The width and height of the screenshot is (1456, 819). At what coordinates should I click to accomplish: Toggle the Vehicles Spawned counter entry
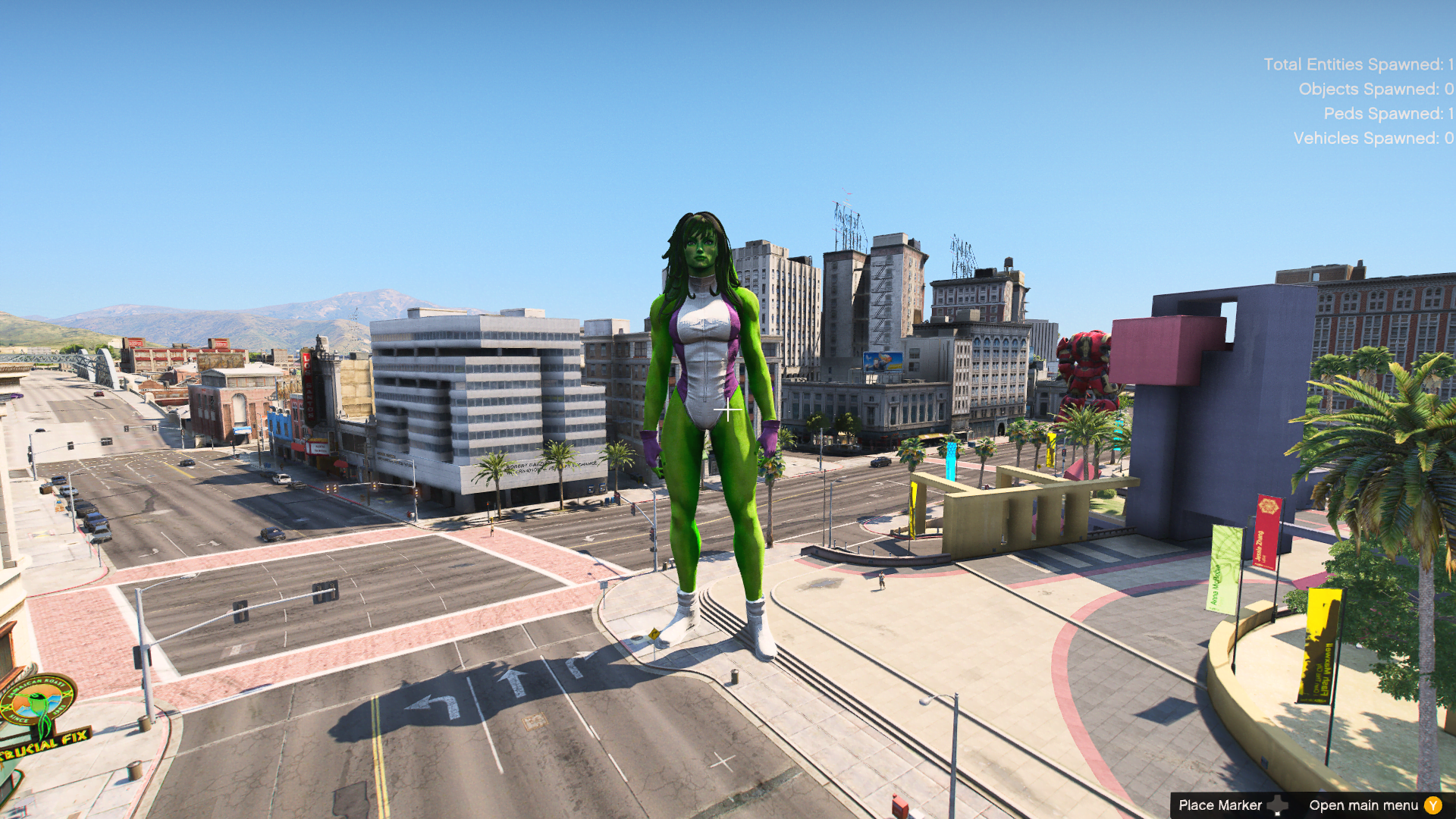coord(1372,139)
